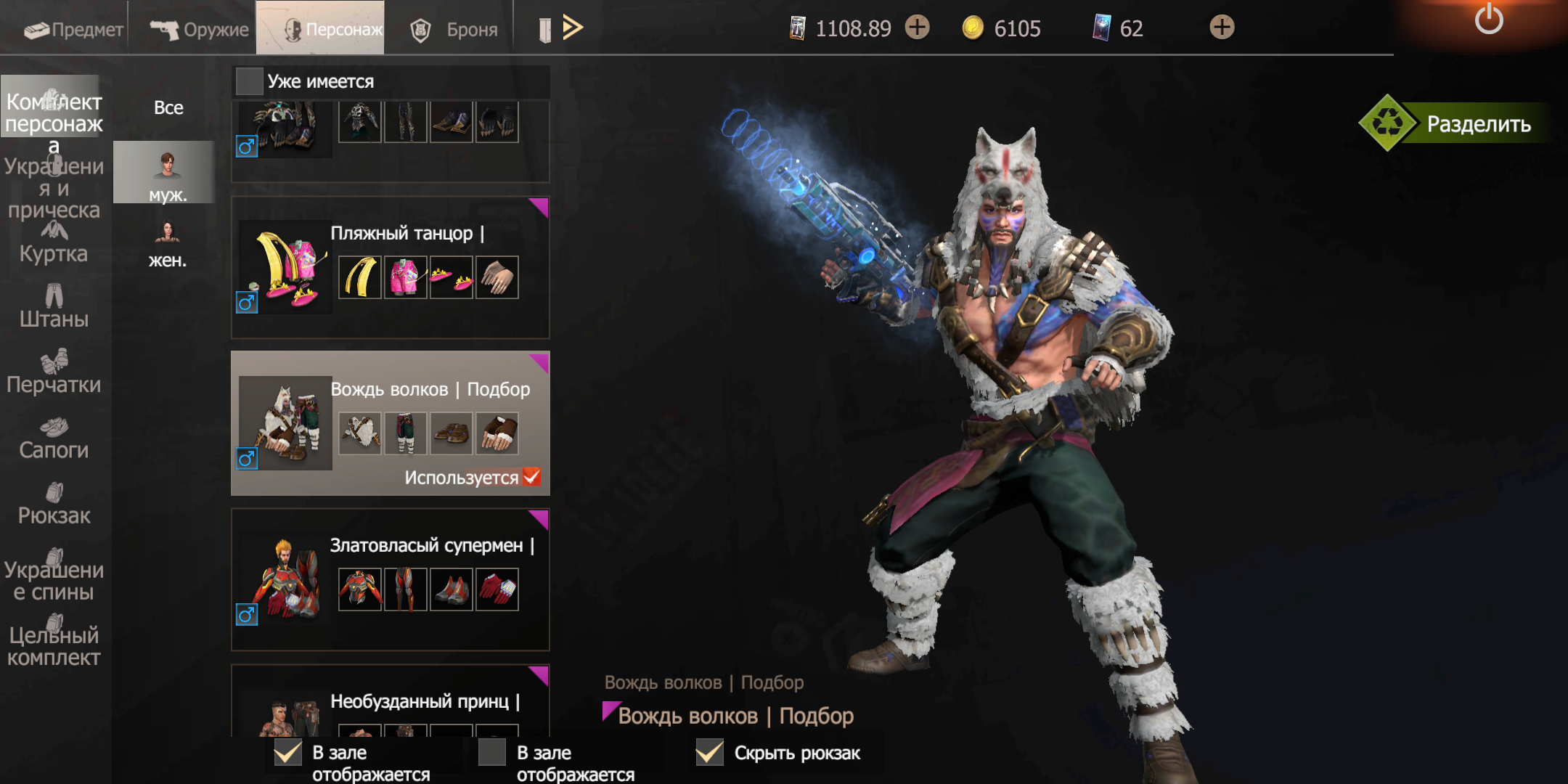Filter outfits by жен. gender

(168, 243)
